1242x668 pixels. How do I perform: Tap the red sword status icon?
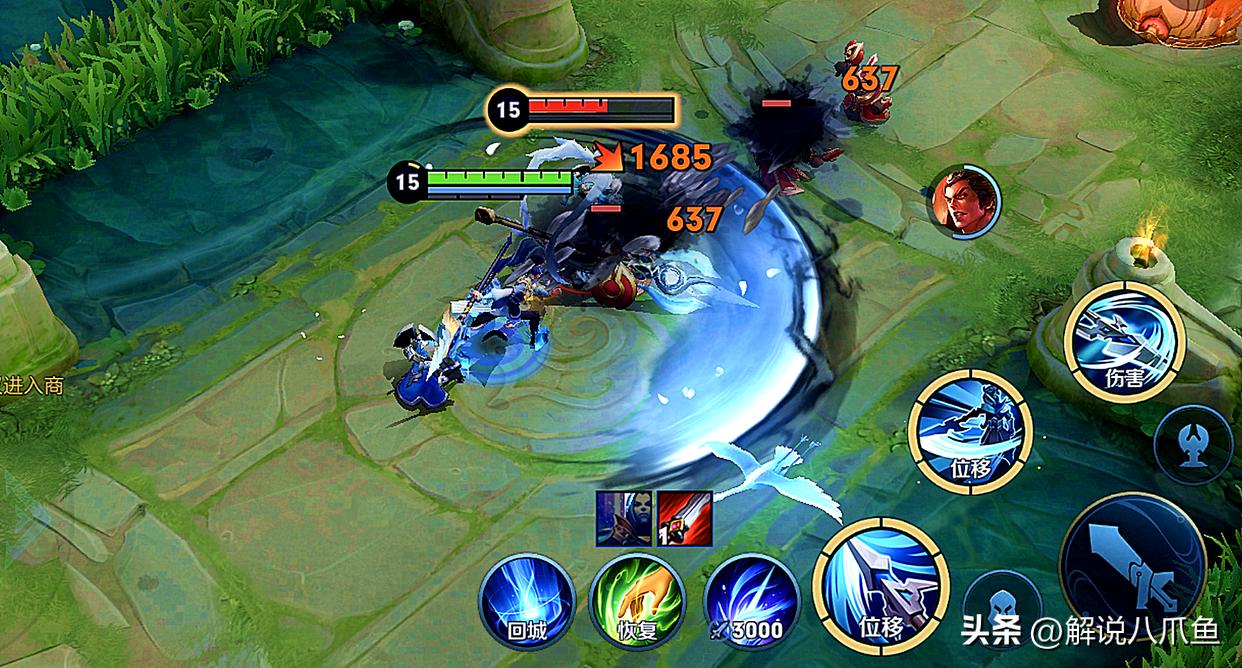point(684,518)
